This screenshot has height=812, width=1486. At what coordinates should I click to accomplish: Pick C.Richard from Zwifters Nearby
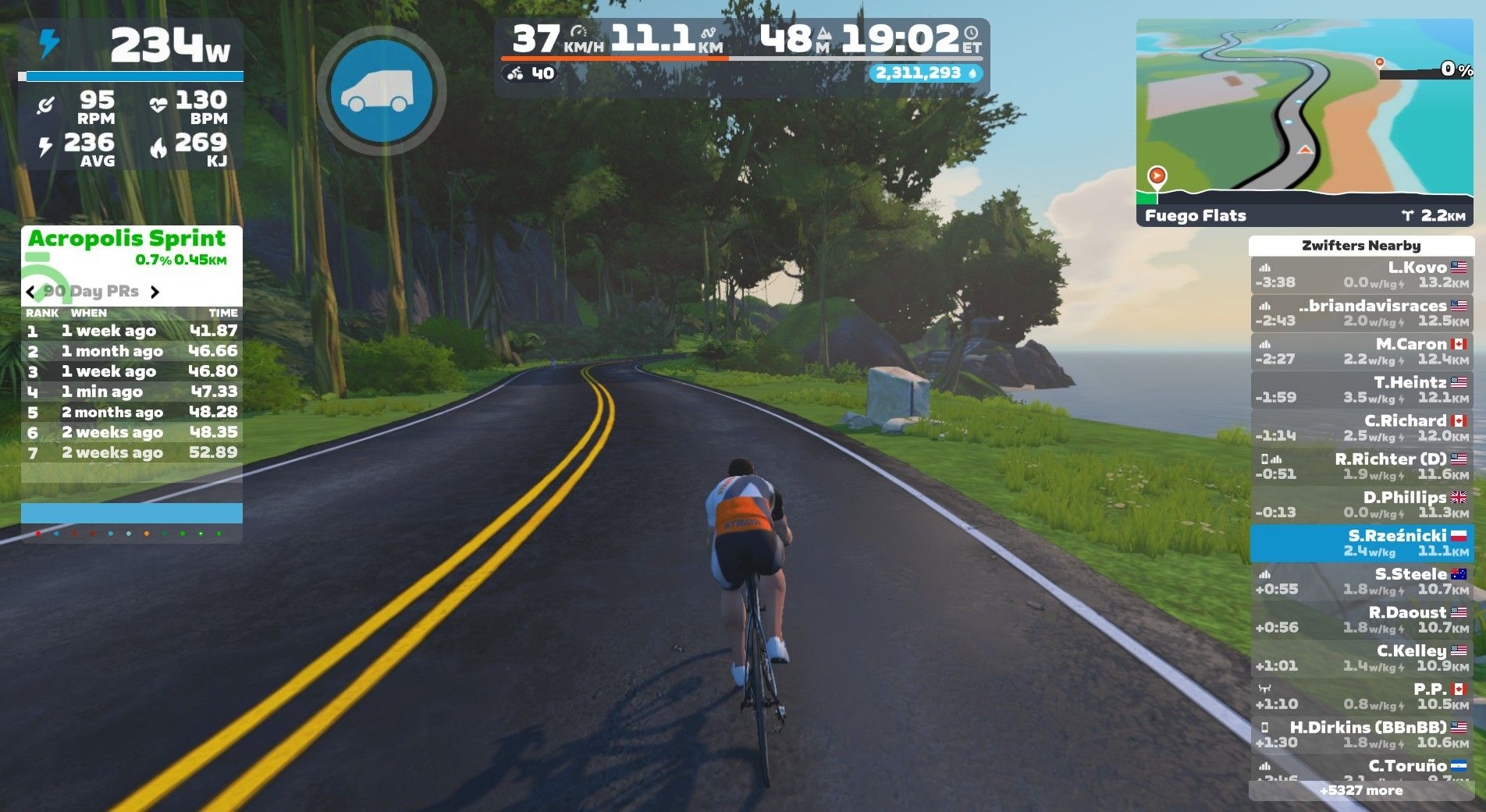[x=1361, y=427]
